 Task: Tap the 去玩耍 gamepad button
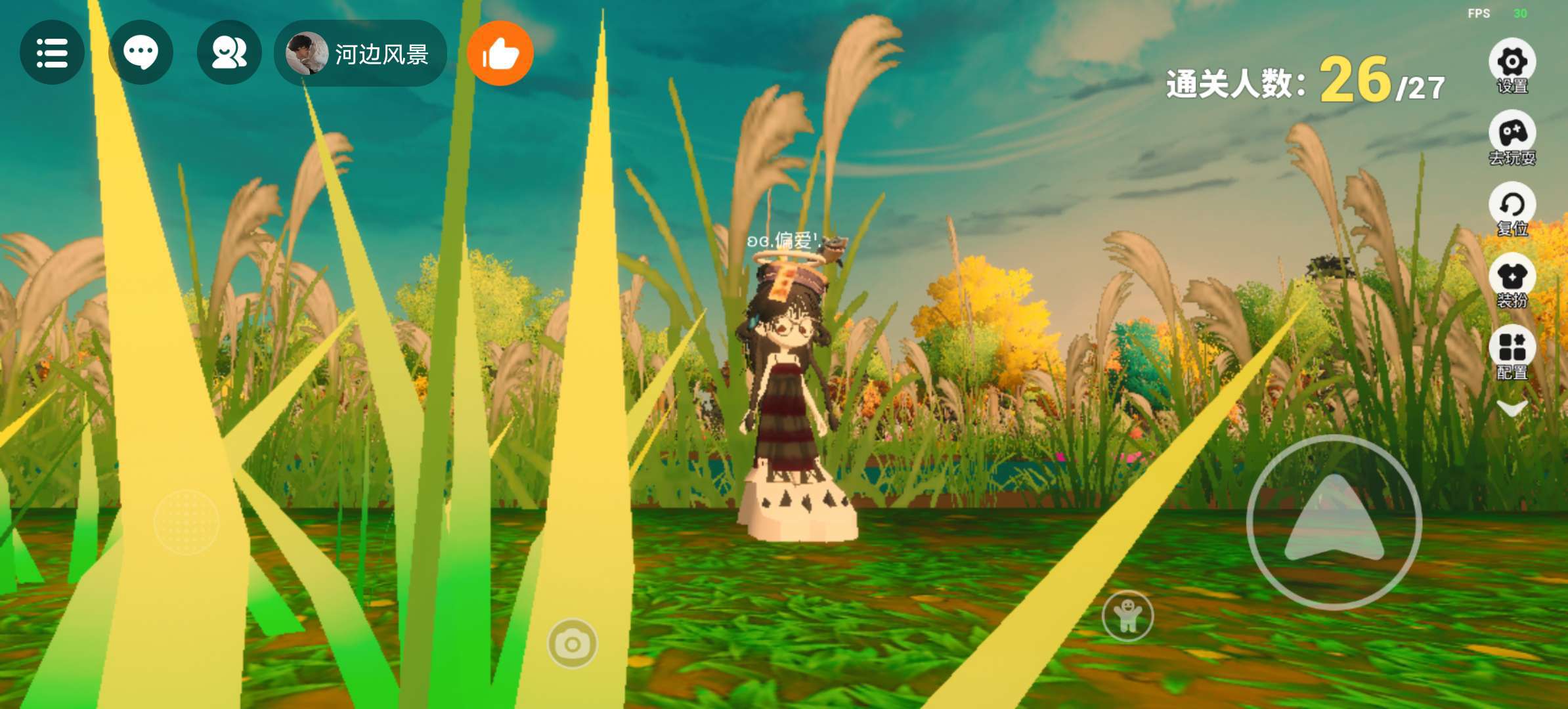(1512, 137)
